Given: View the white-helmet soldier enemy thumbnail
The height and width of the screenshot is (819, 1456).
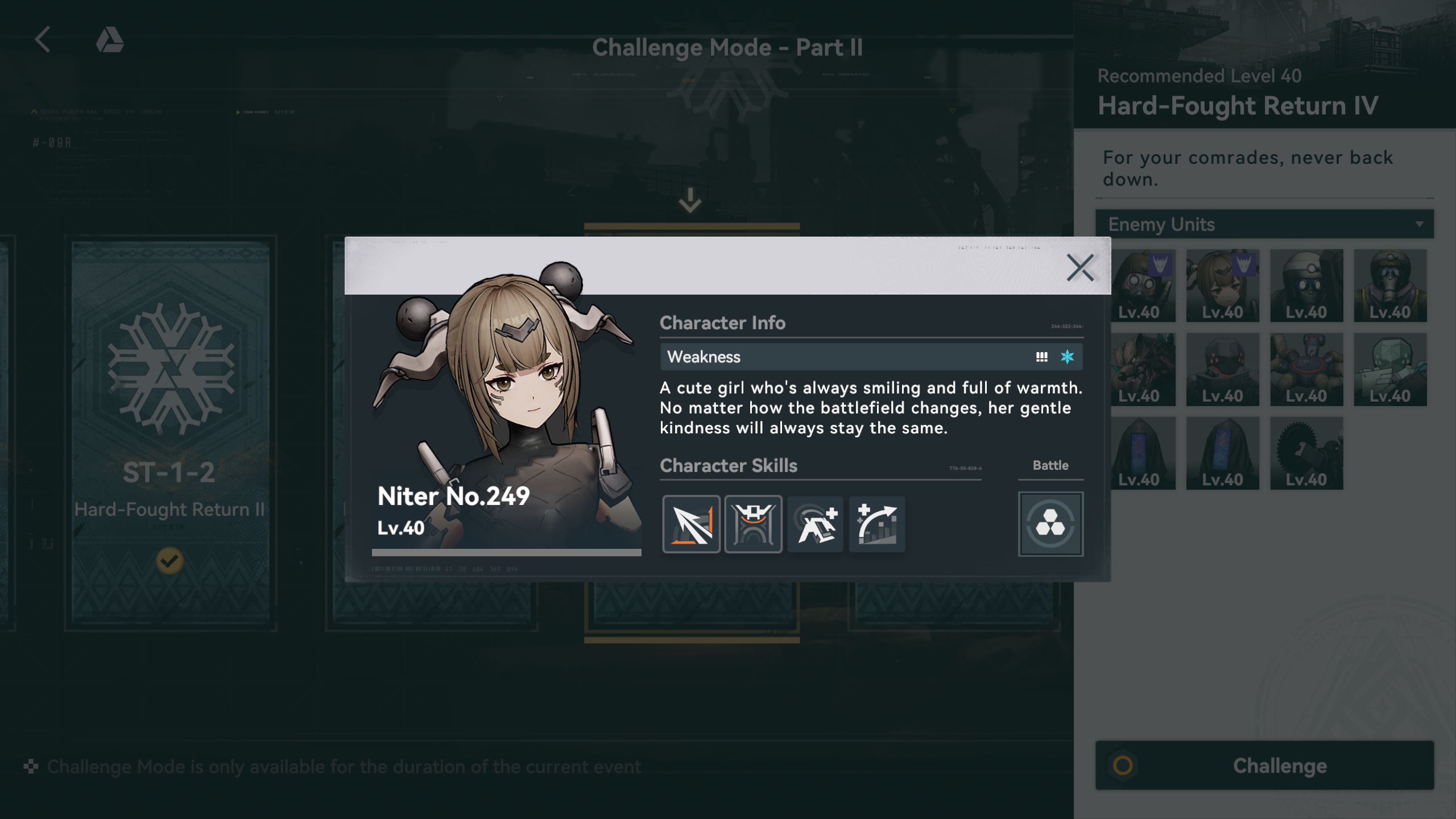Looking at the screenshot, I should (x=1306, y=286).
